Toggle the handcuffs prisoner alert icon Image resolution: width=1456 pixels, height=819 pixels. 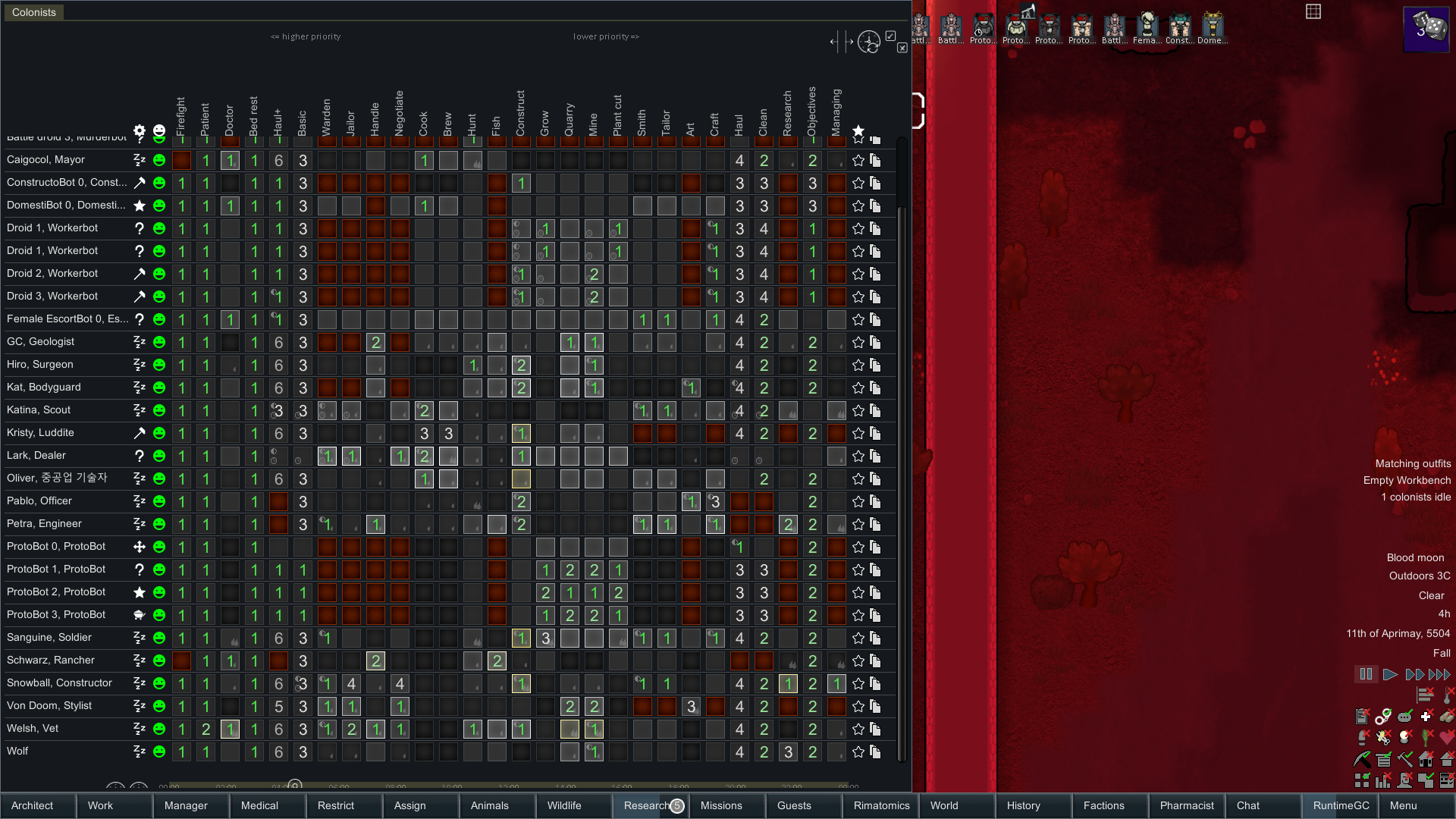pos(1383,717)
